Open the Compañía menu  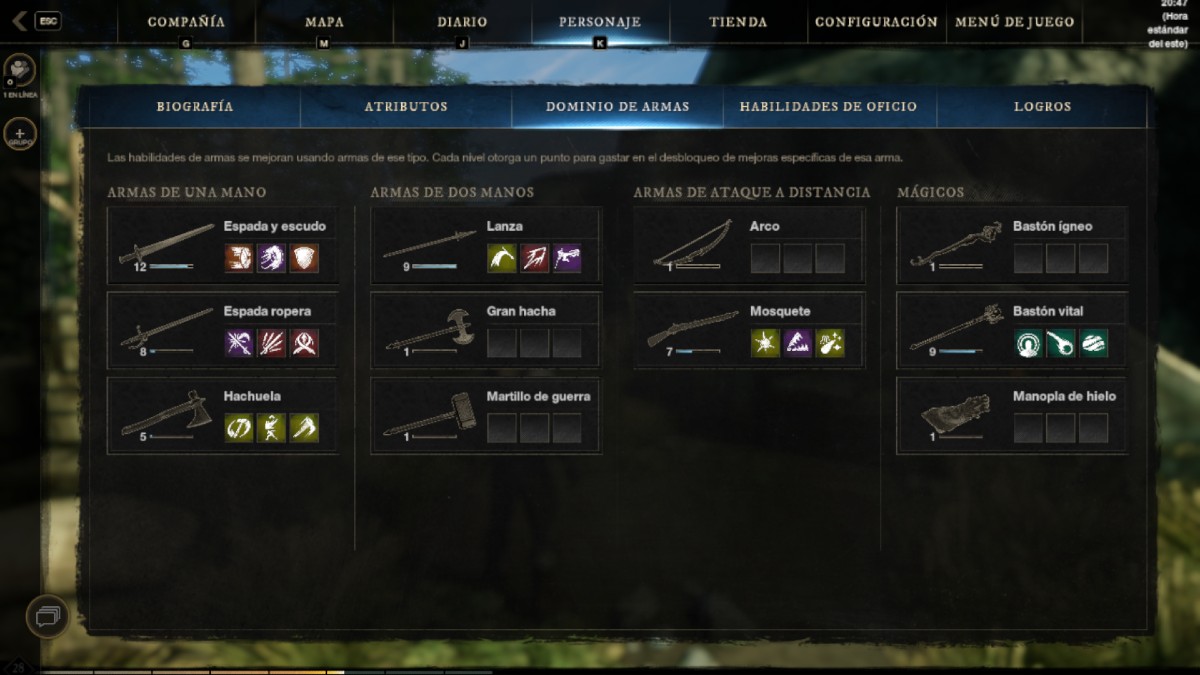point(186,21)
